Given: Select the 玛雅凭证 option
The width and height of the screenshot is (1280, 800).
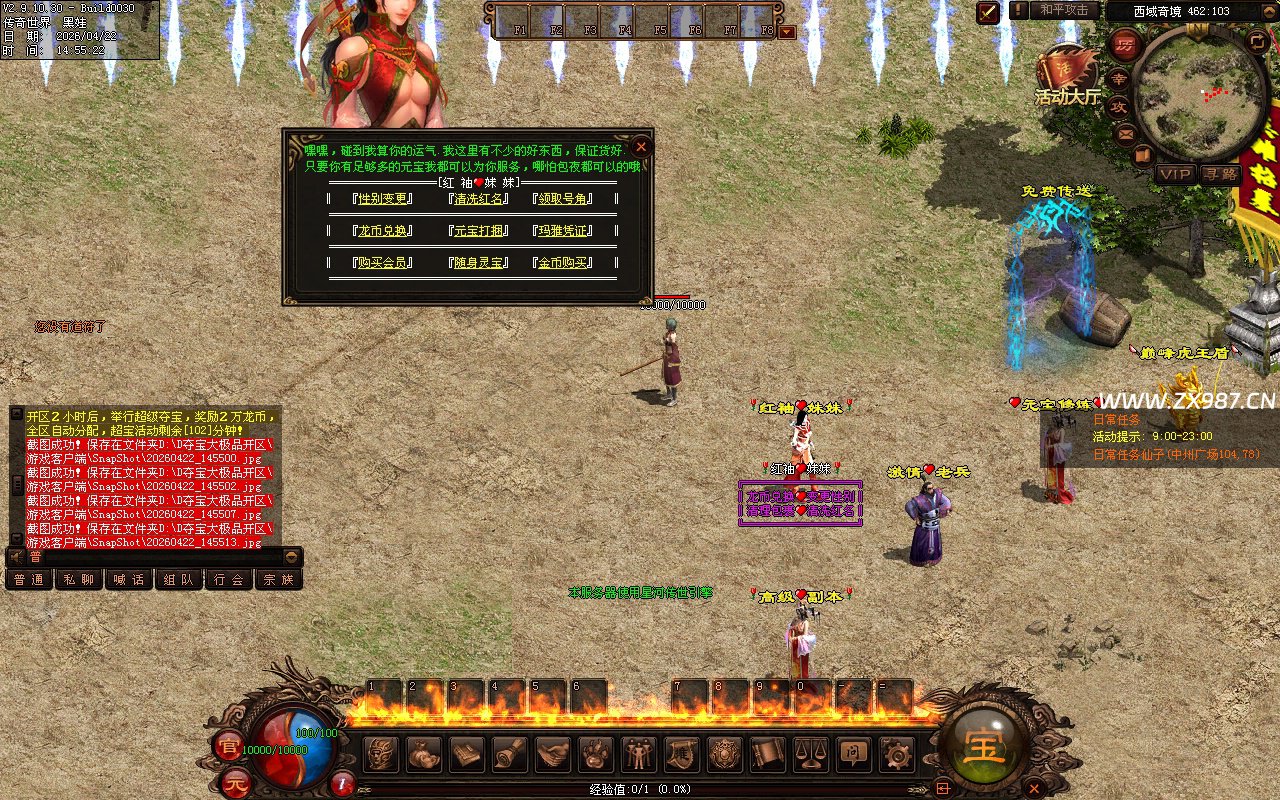Looking at the screenshot, I should click(x=564, y=230).
